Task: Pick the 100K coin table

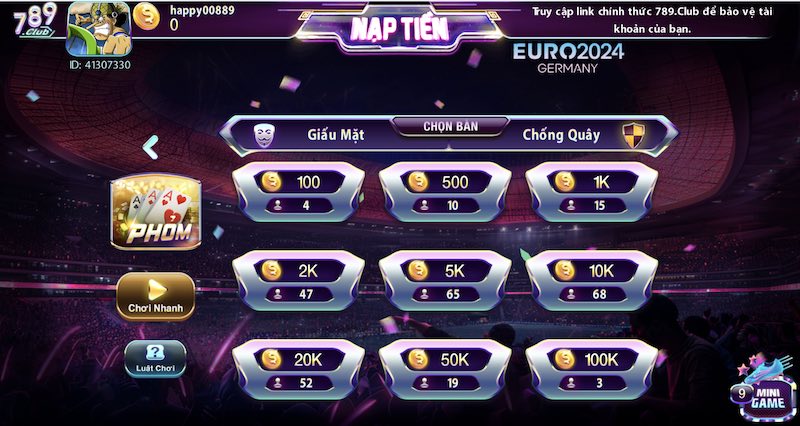Action: coord(592,369)
